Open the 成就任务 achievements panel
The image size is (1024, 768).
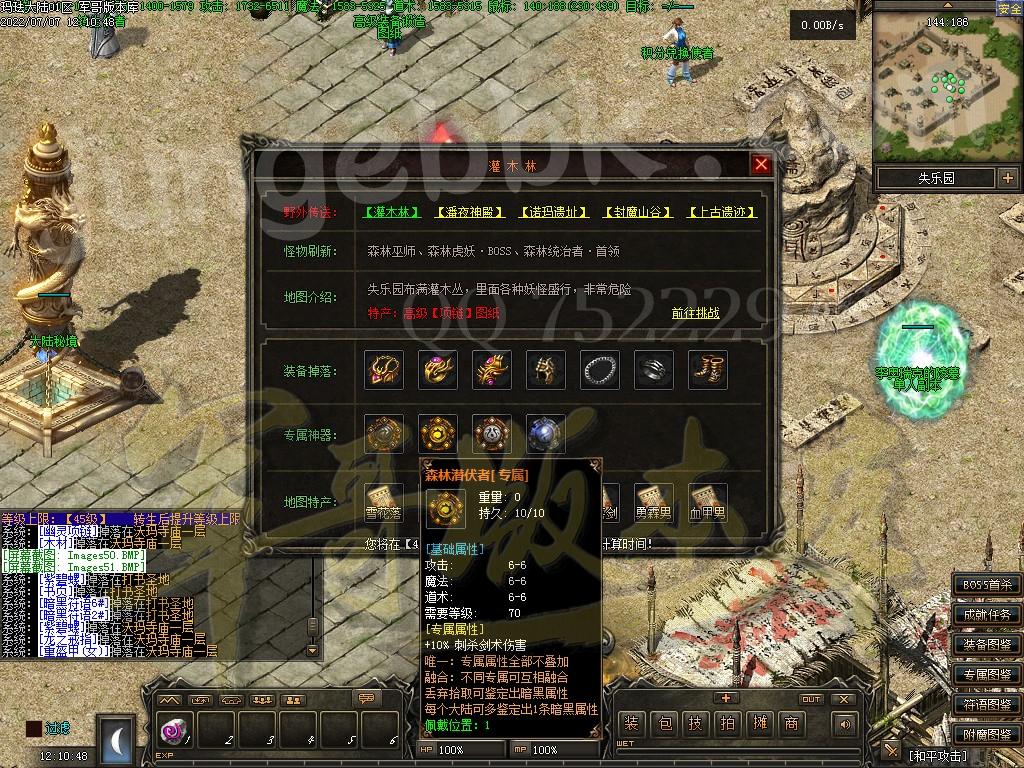pos(987,614)
